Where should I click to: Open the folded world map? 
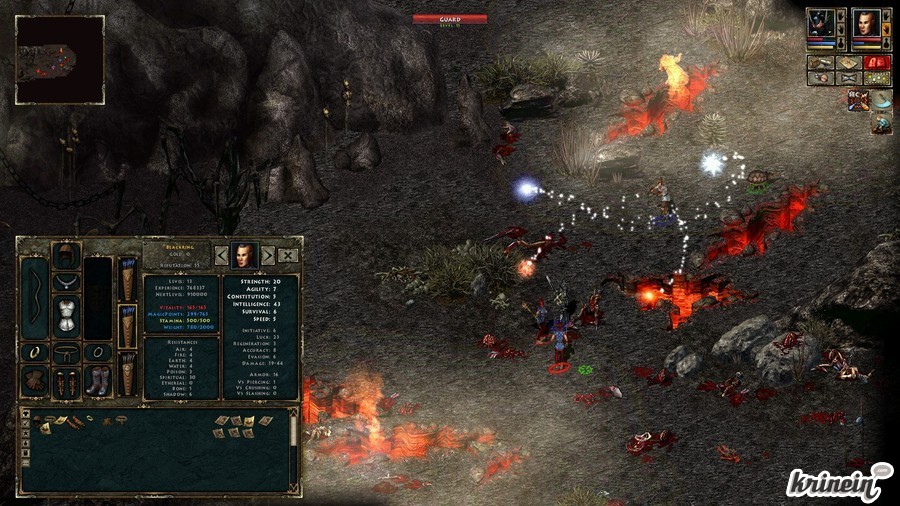pos(849,62)
